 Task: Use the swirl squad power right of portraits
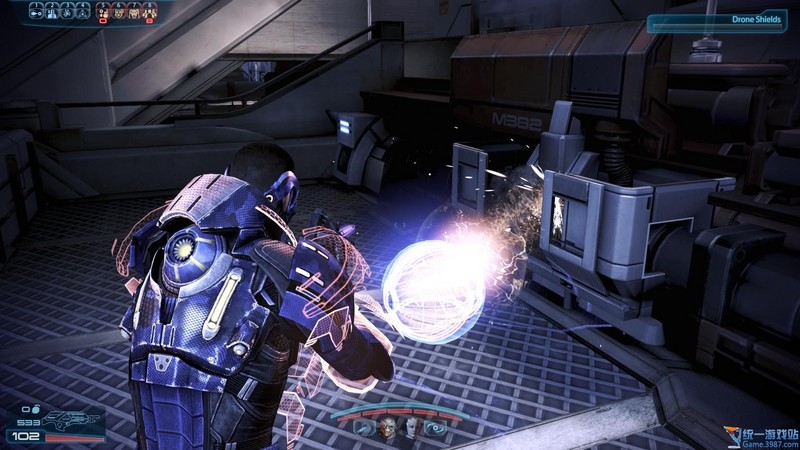(435, 428)
